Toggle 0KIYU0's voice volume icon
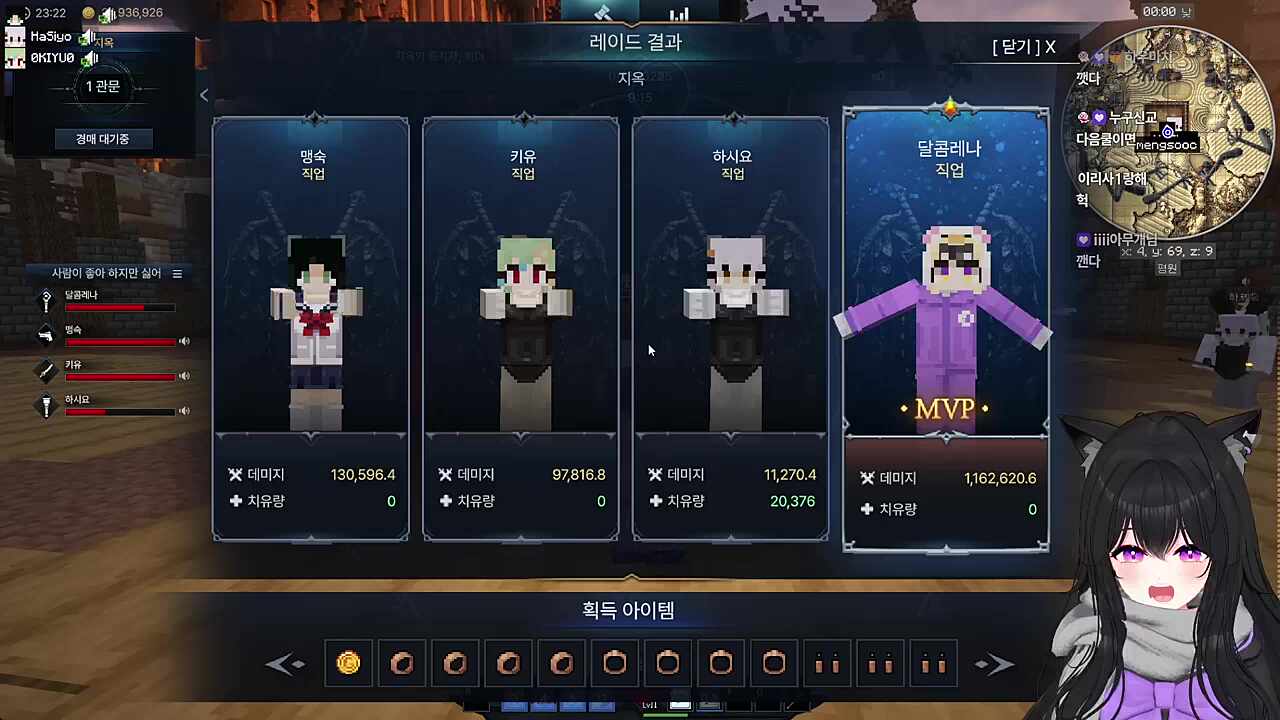 (89, 57)
